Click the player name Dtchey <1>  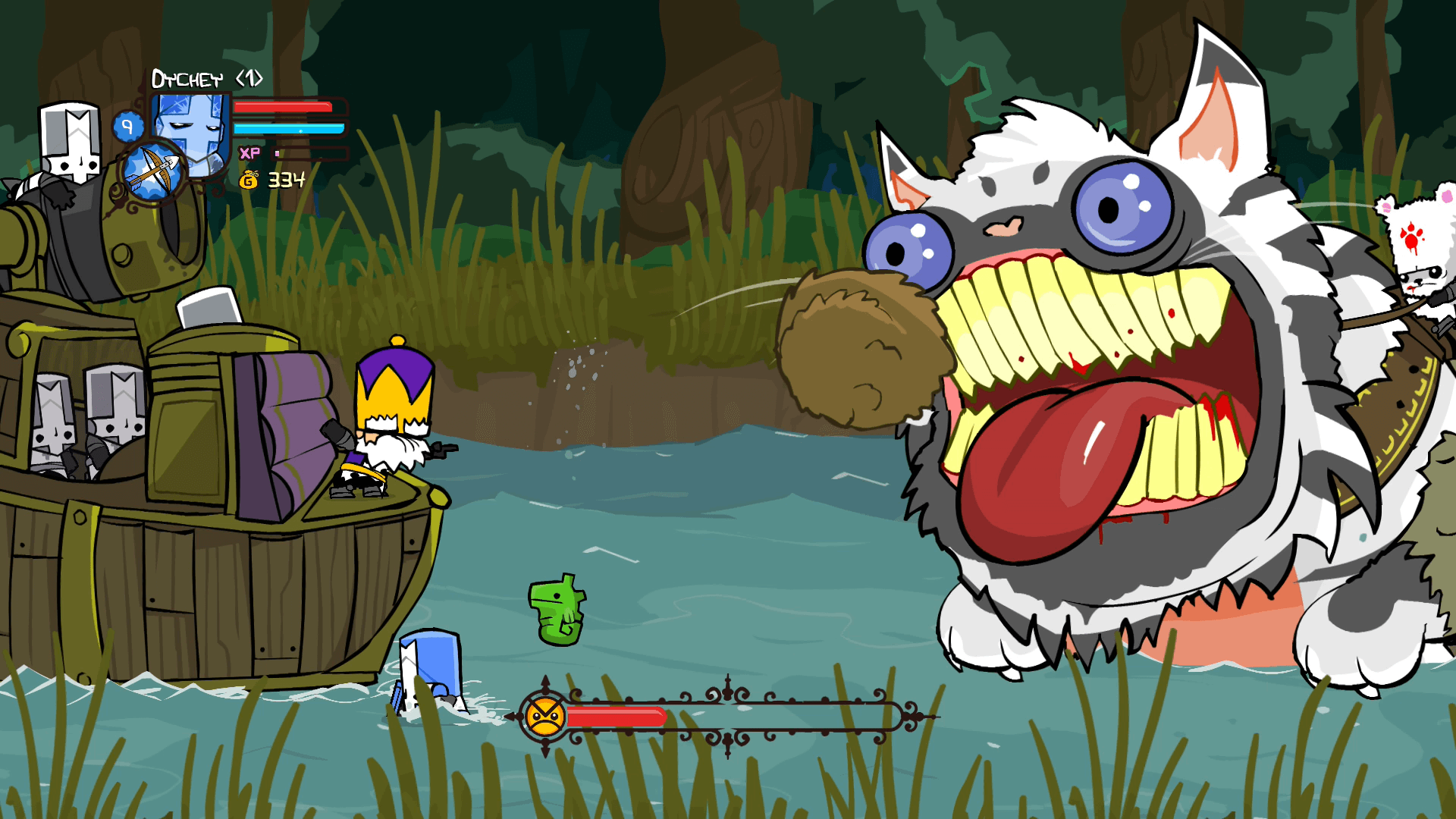pyautogui.click(x=205, y=77)
